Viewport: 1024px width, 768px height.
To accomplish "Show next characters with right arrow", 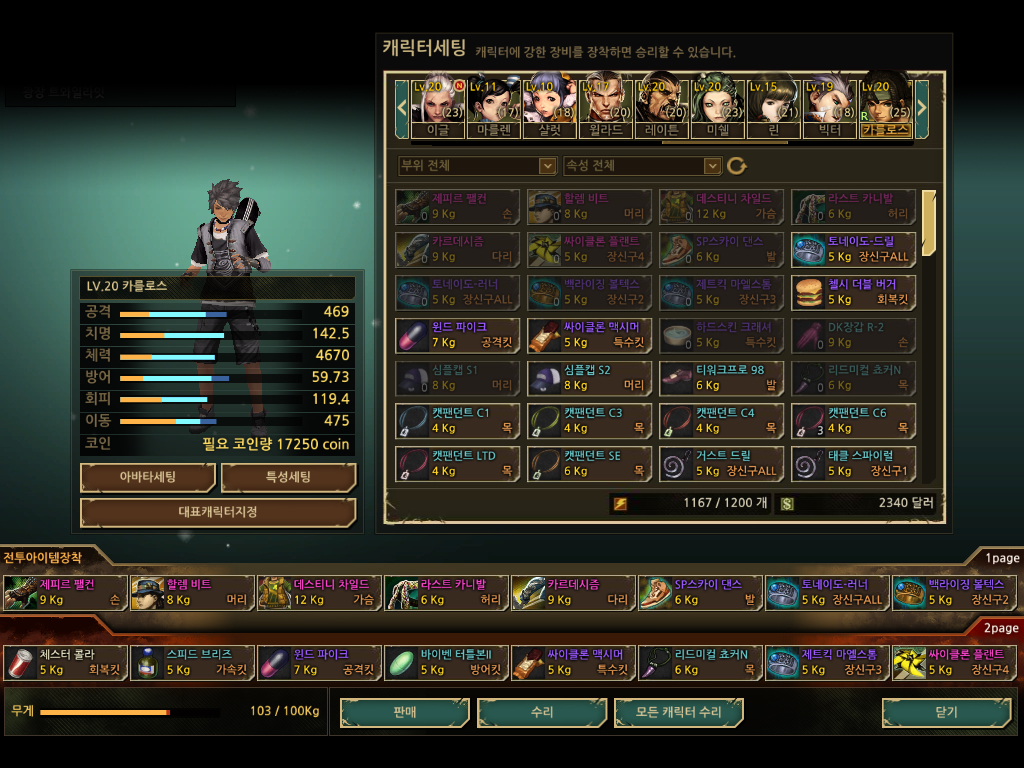I will pyautogui.click(x=922, y=105).
